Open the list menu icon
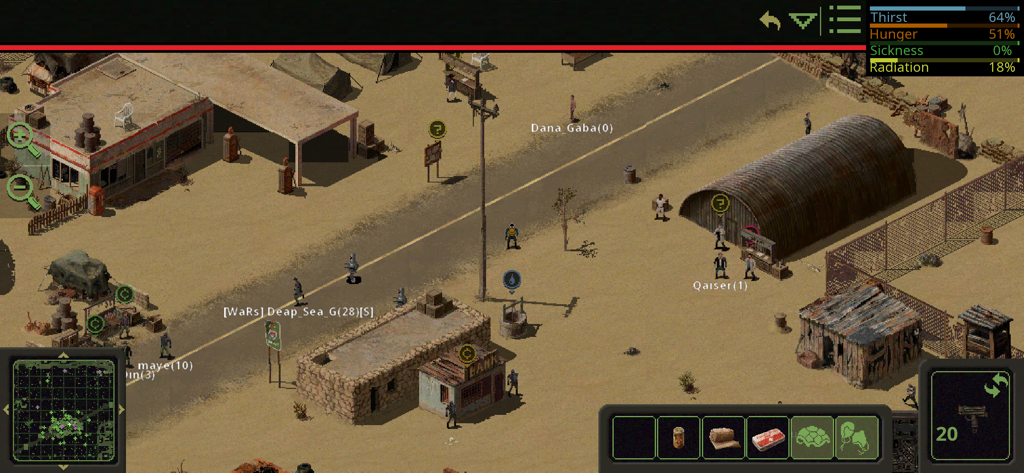This screenshot has height=473, width=1024. click(845, 20)
